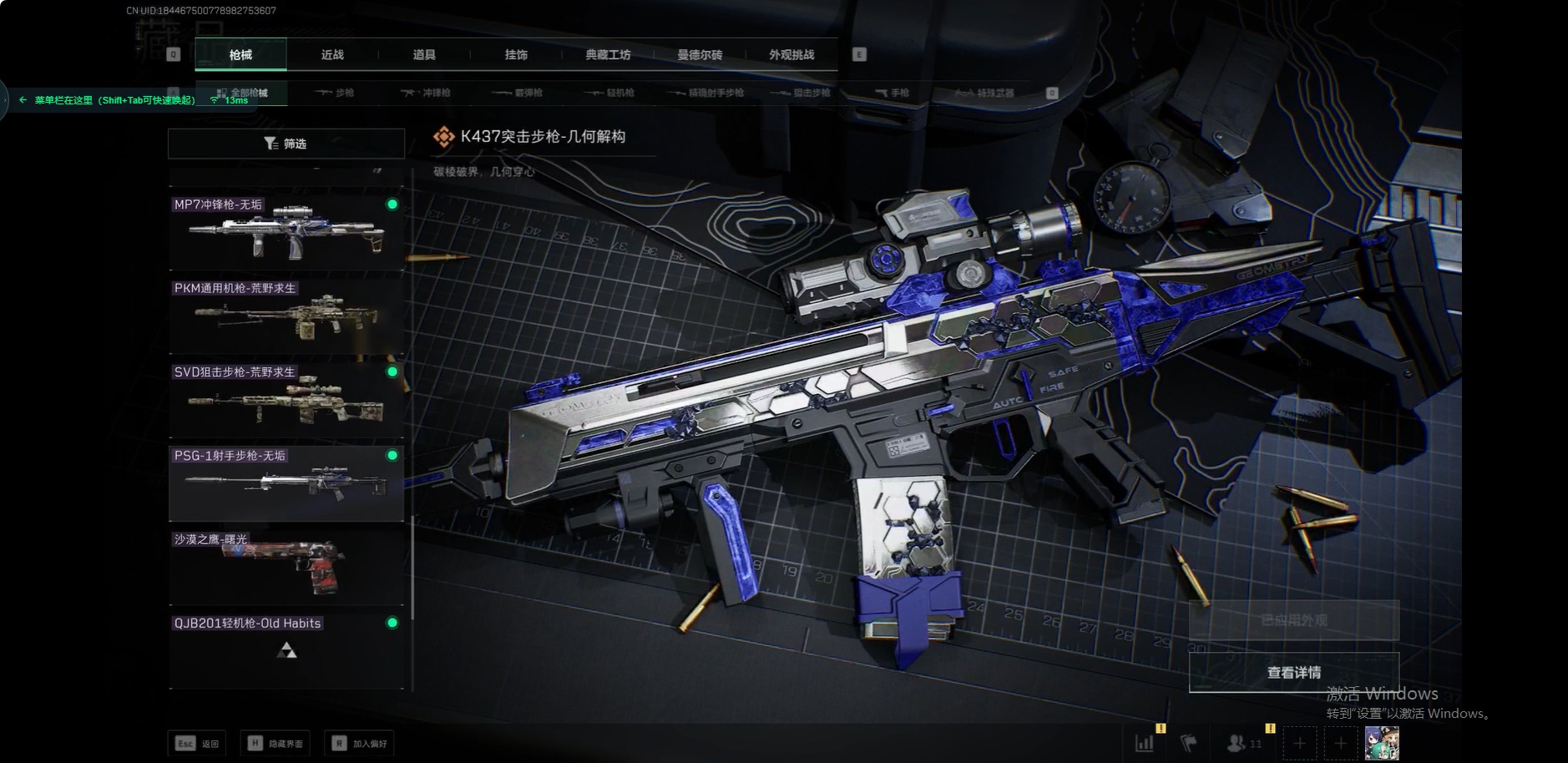The width and height of the screenshot is (1568, 763).
Task: Open the 筛选 filter options
Action: click(286, 144)
